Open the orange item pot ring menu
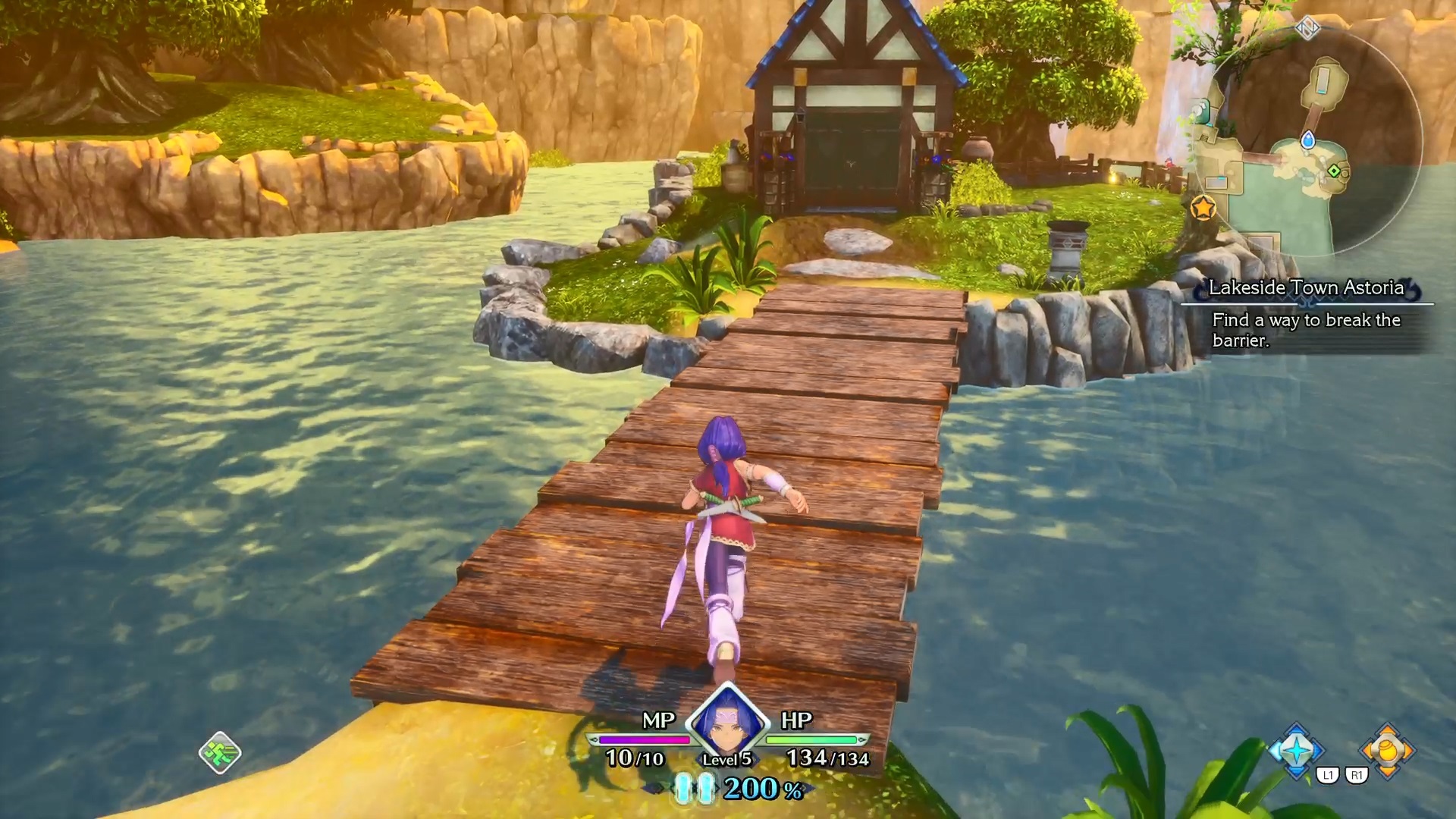The width and height of the screenshot is (1456, 819). point(1387,751)
